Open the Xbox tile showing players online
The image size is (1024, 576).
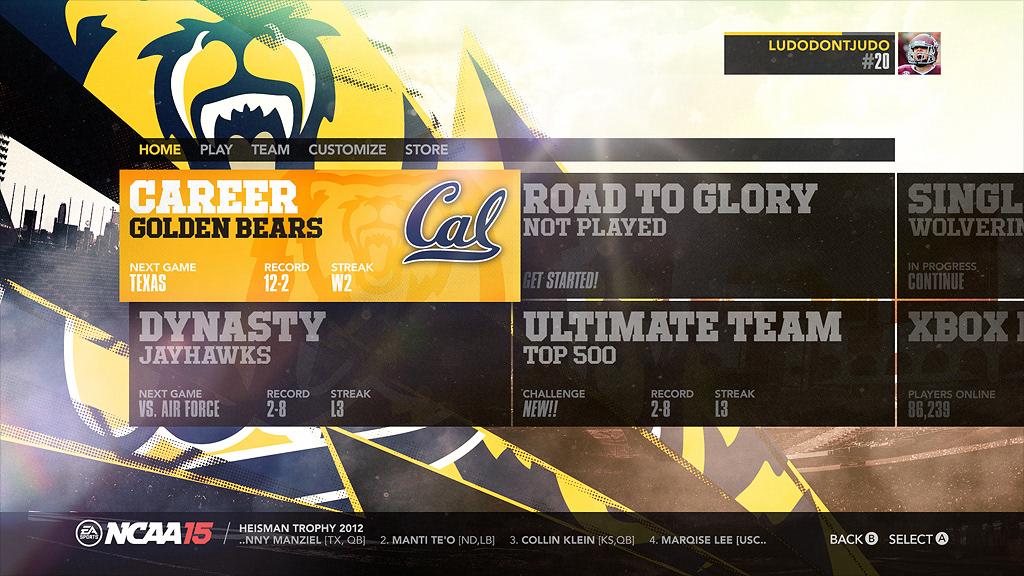[962, 365]
